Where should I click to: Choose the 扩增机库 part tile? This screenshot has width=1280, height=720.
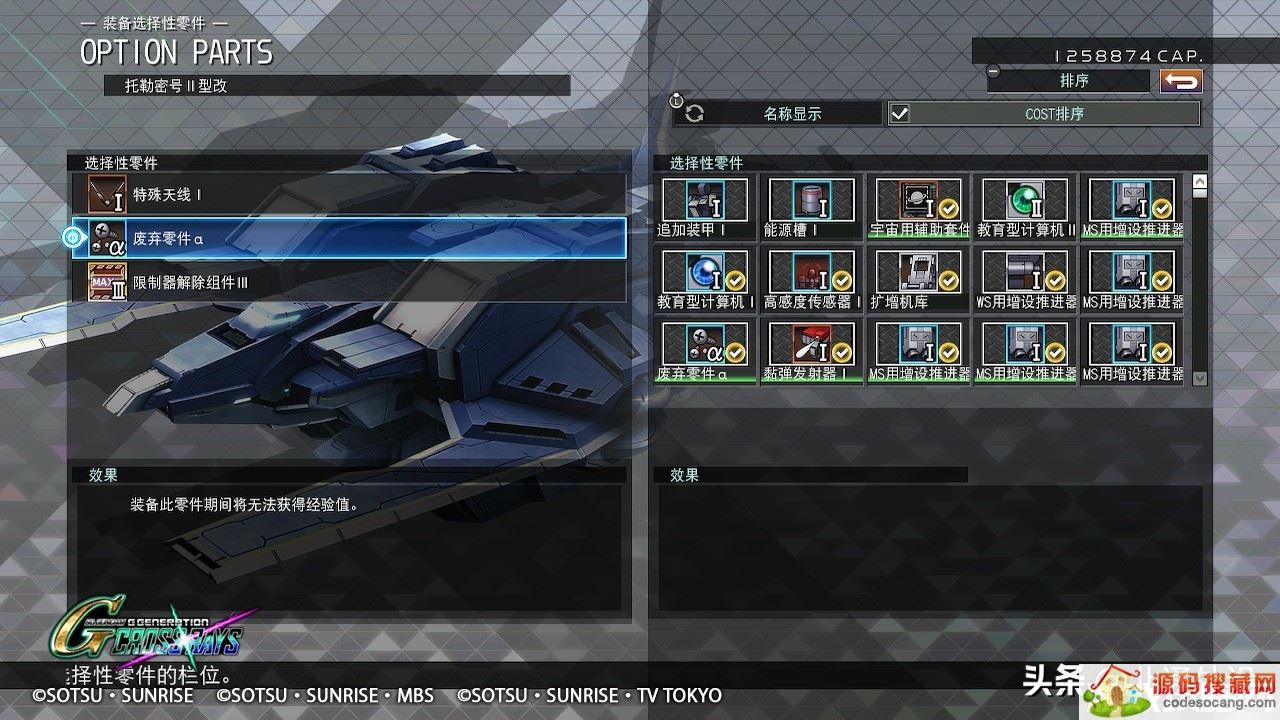point(919,279)
